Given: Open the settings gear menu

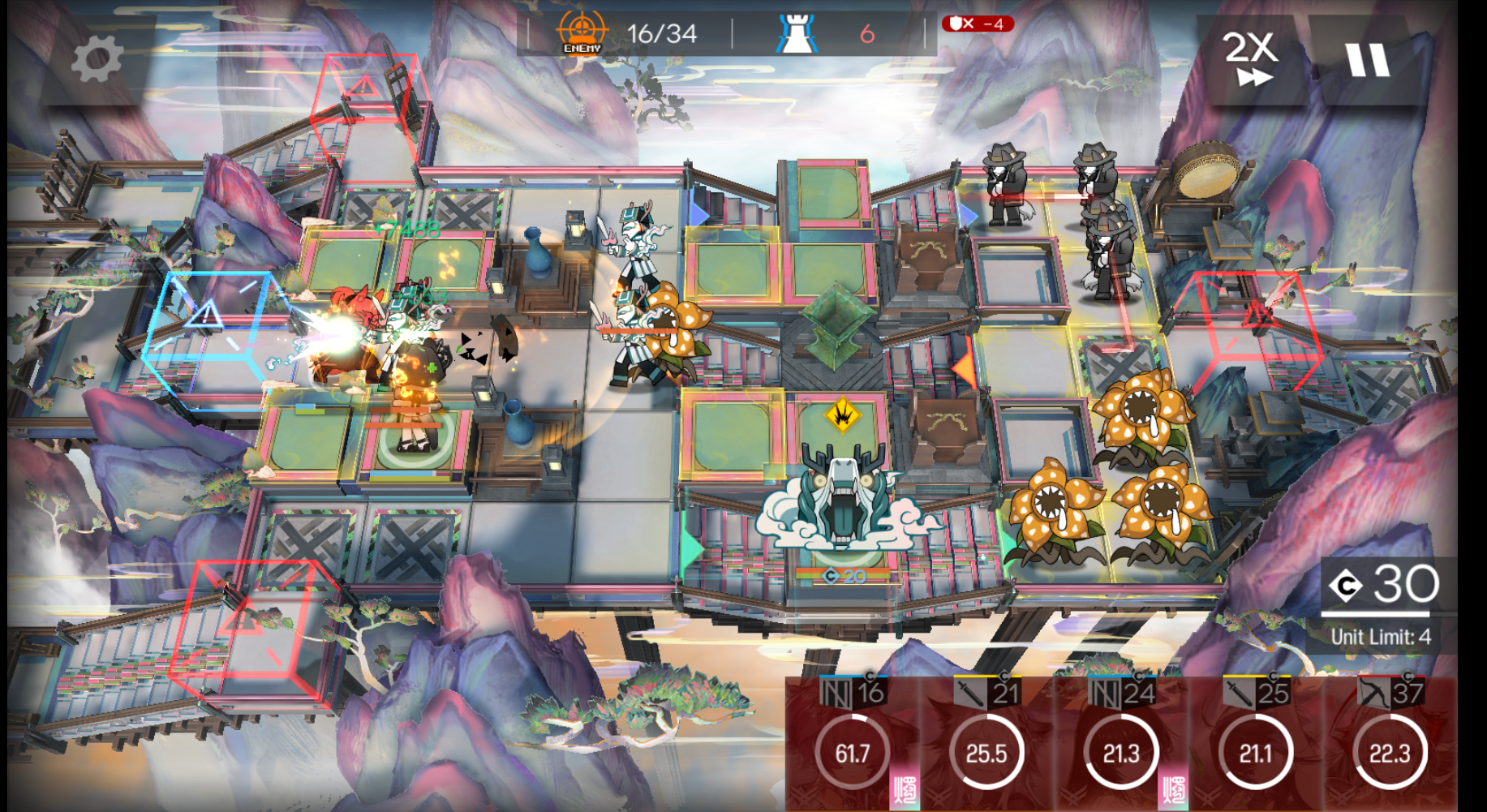Looking at the screenshot, I should (97, 60).
